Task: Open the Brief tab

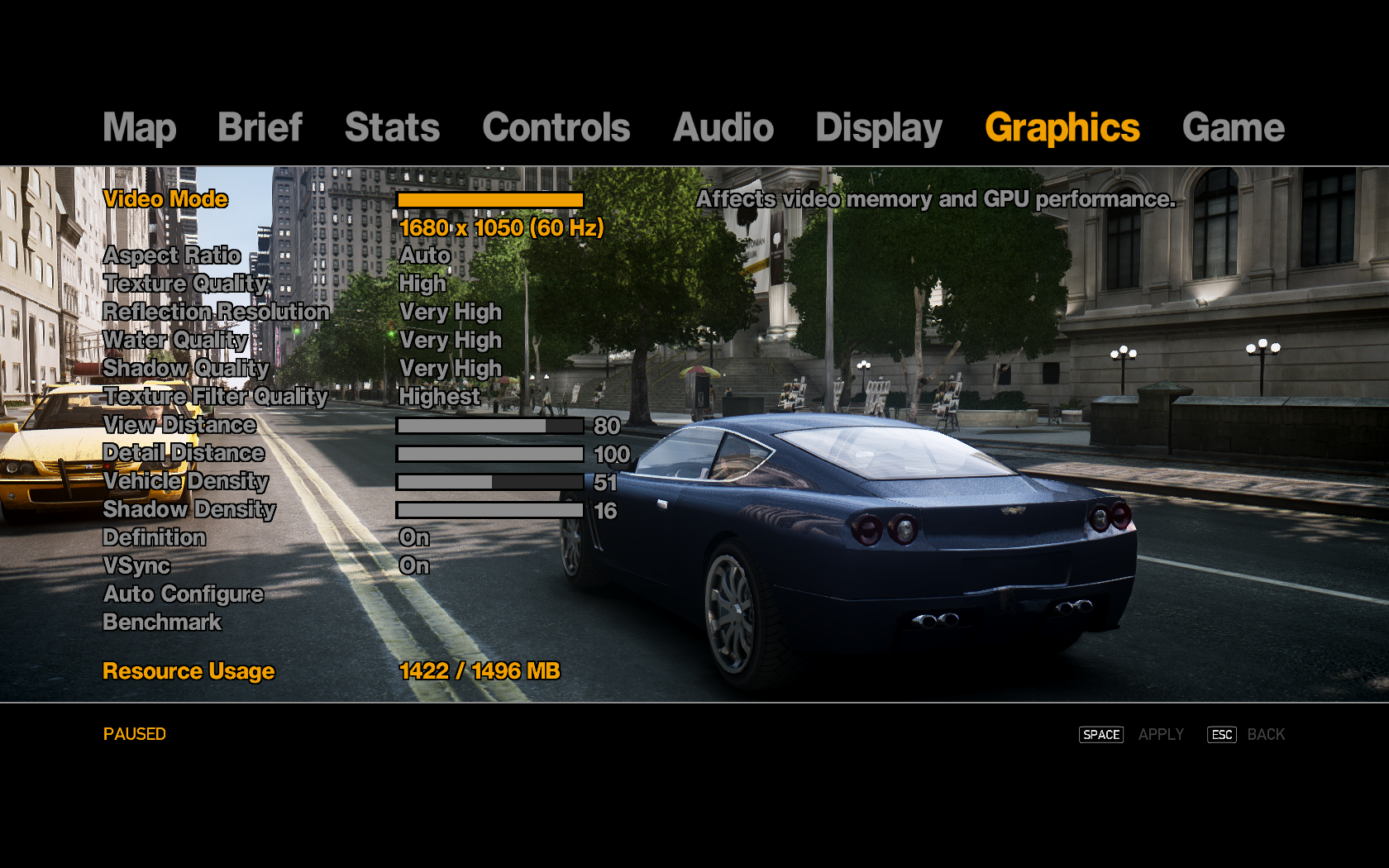Action: [259, 128]
